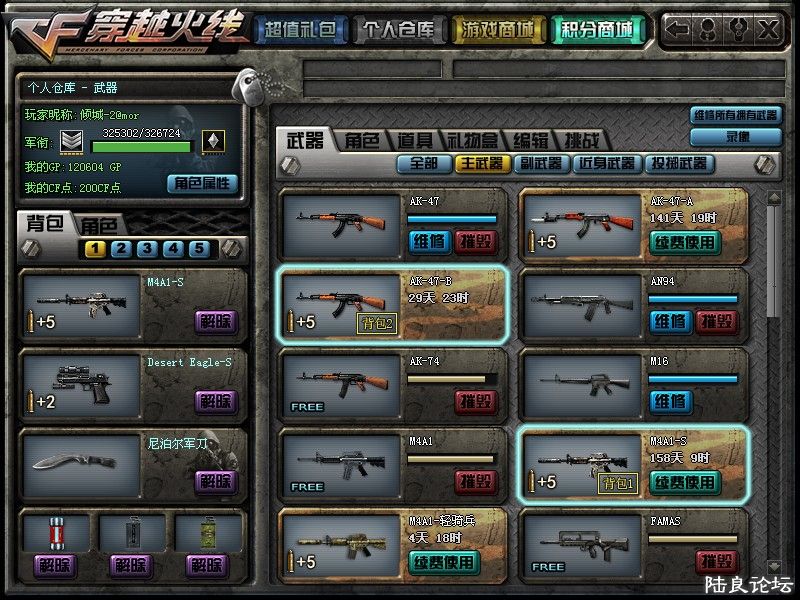Filter weapons by 副武器
The height and width of the screenshot is (600, 800).
[x=541, y=163]
